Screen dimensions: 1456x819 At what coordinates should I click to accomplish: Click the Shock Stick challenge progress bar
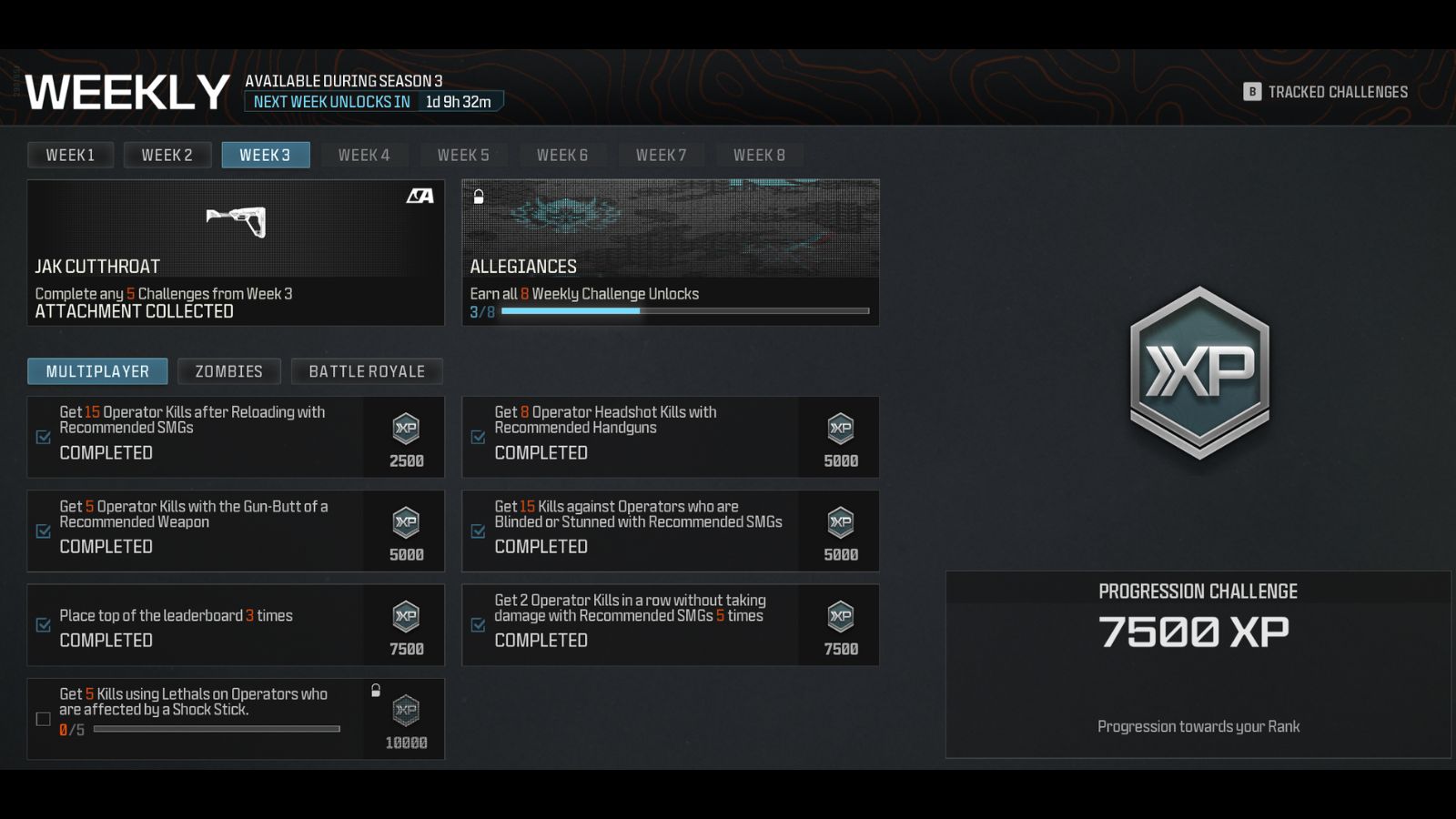point(218,730)
